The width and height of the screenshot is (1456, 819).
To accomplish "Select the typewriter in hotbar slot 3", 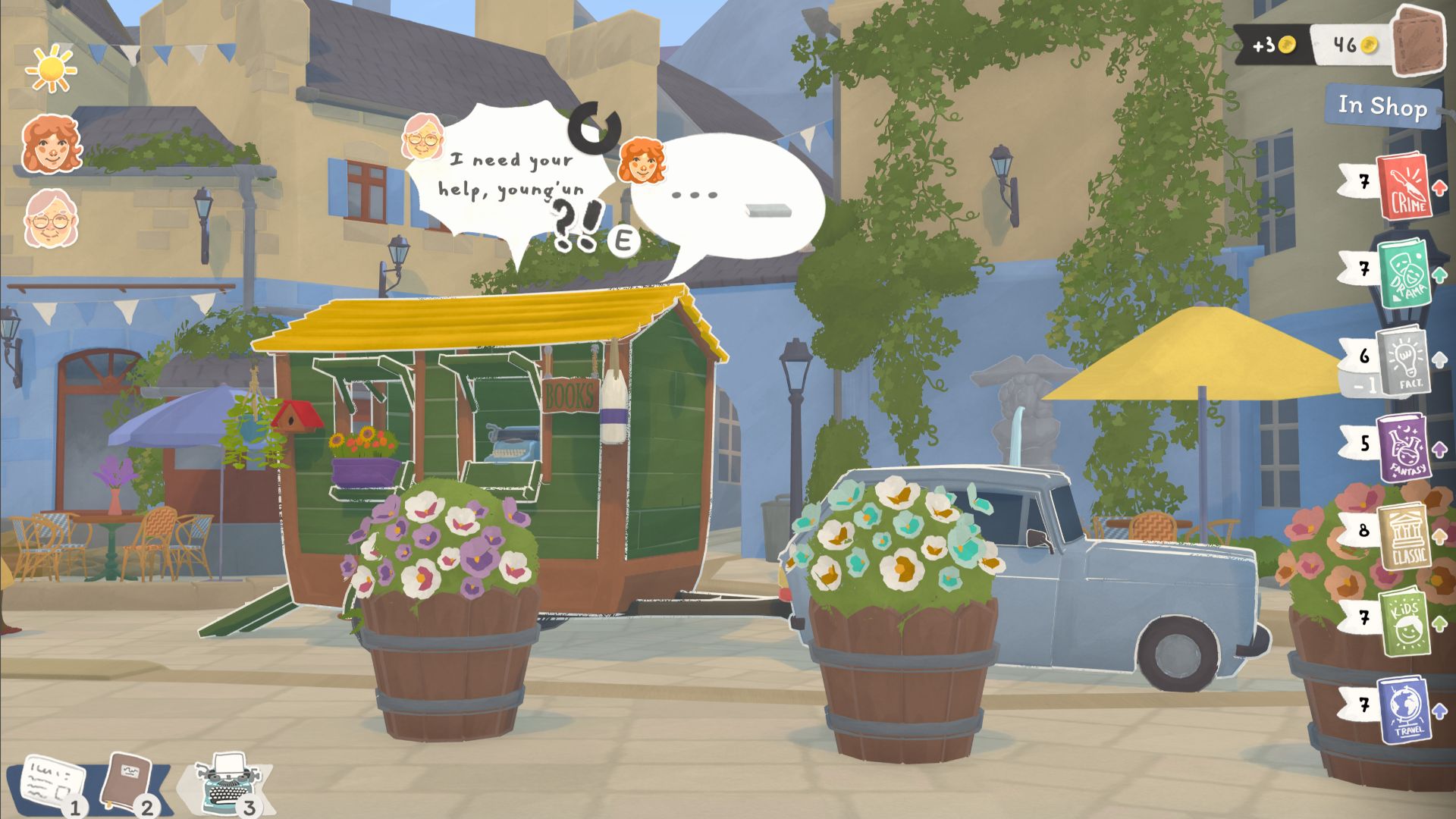I will 227,777.
